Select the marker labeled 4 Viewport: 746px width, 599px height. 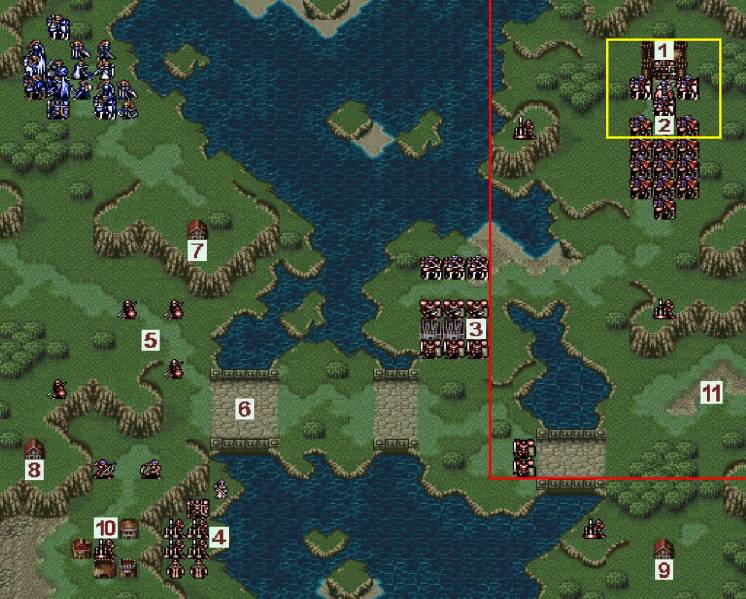(x=219, y=538)
